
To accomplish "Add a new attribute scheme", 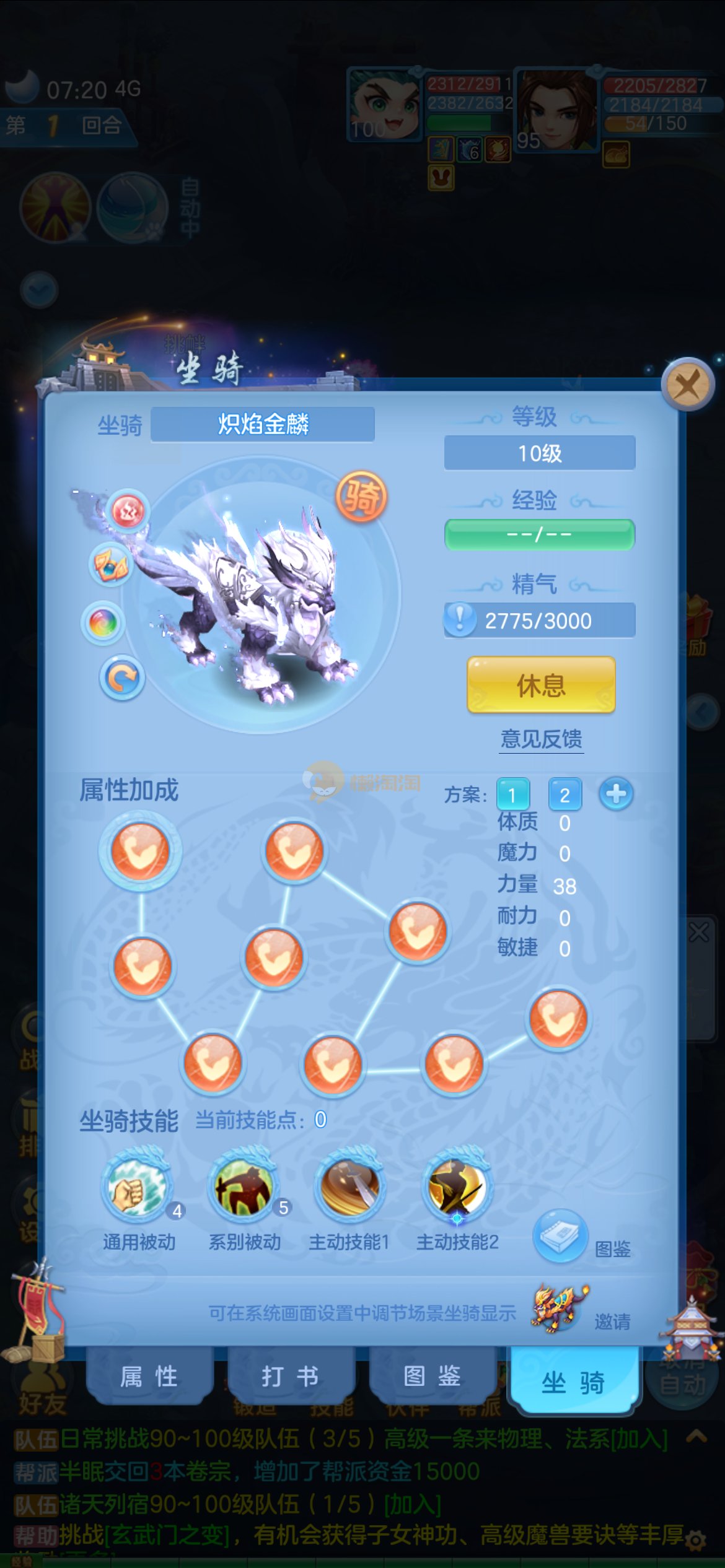I will (x=616, y=794).
